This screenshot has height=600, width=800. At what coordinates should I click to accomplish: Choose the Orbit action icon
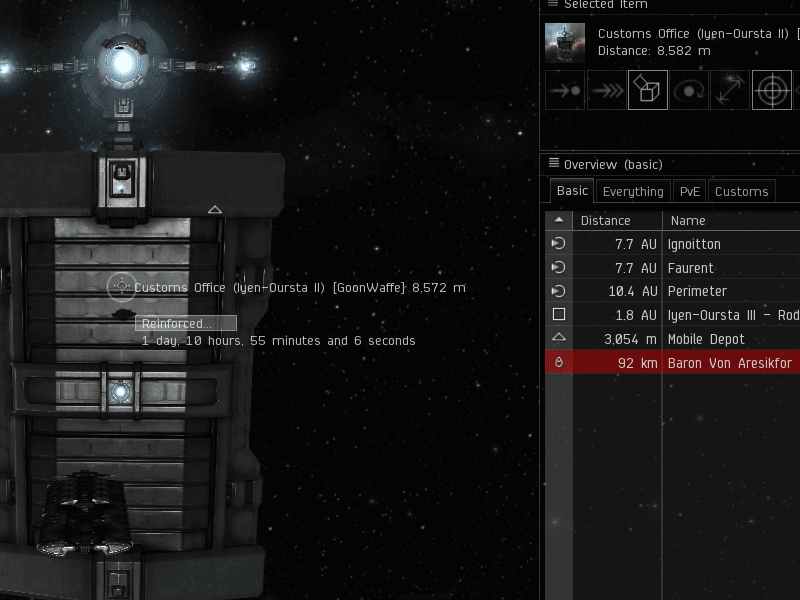[689, 90]
